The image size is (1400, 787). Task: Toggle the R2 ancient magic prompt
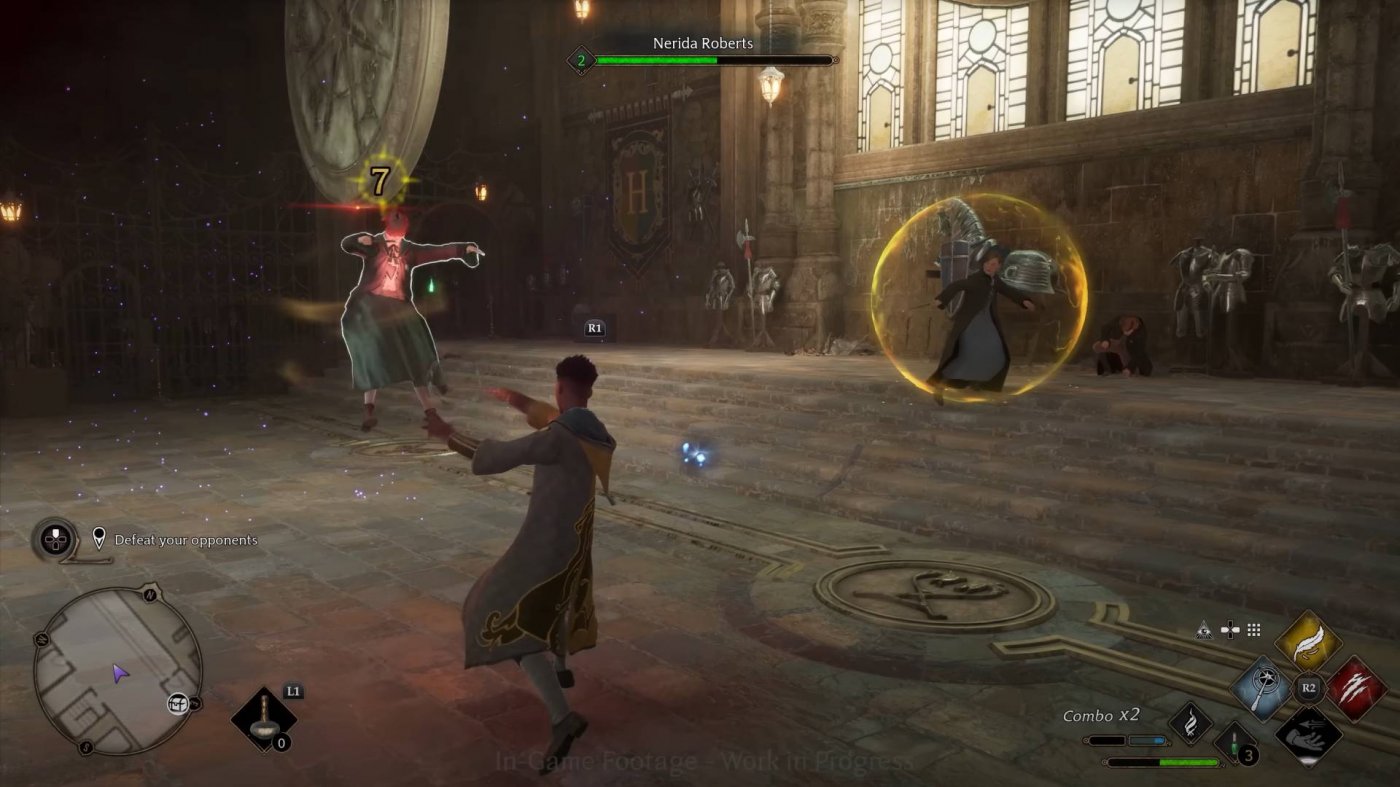point(1309,687)
